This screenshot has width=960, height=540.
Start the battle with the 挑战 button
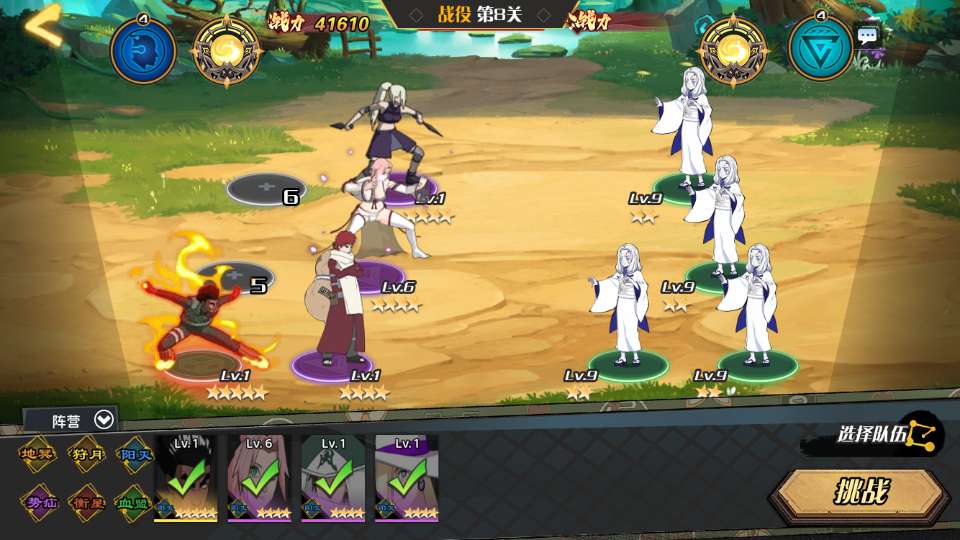coord(861,493)
